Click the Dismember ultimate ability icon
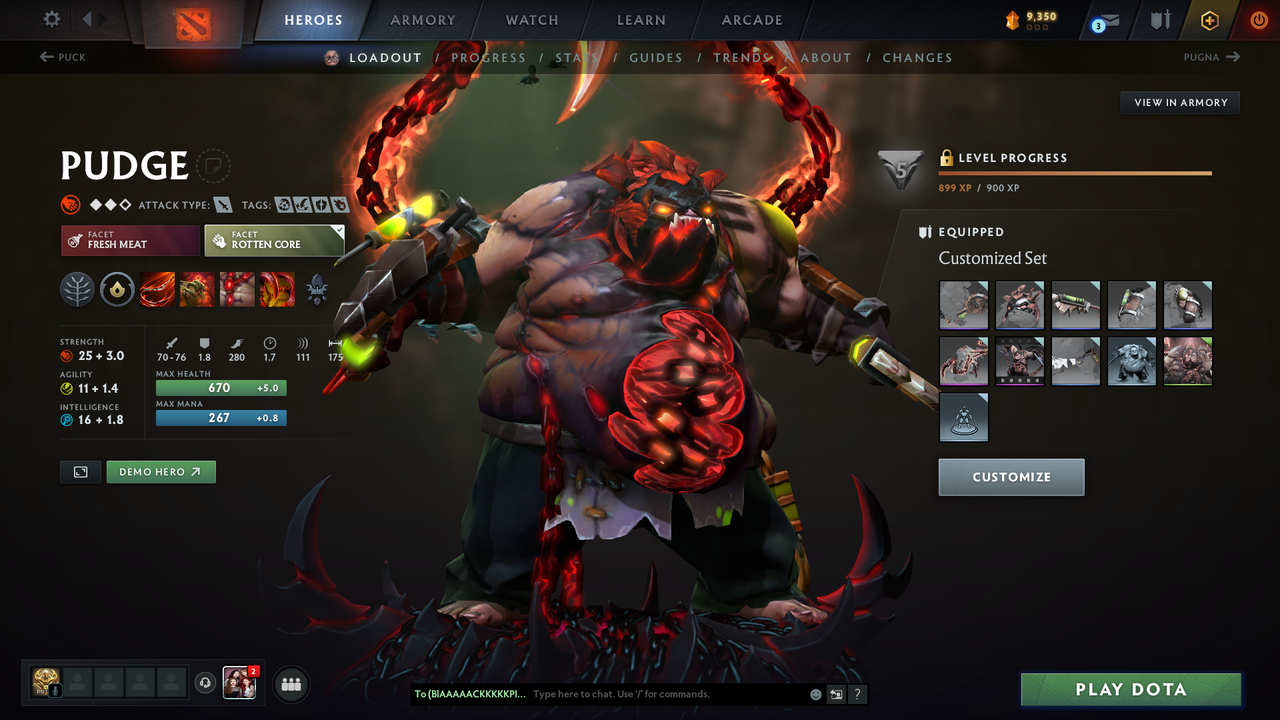Image resolution: width=1280 pixels, height=720 pixels. coord(277,290)
